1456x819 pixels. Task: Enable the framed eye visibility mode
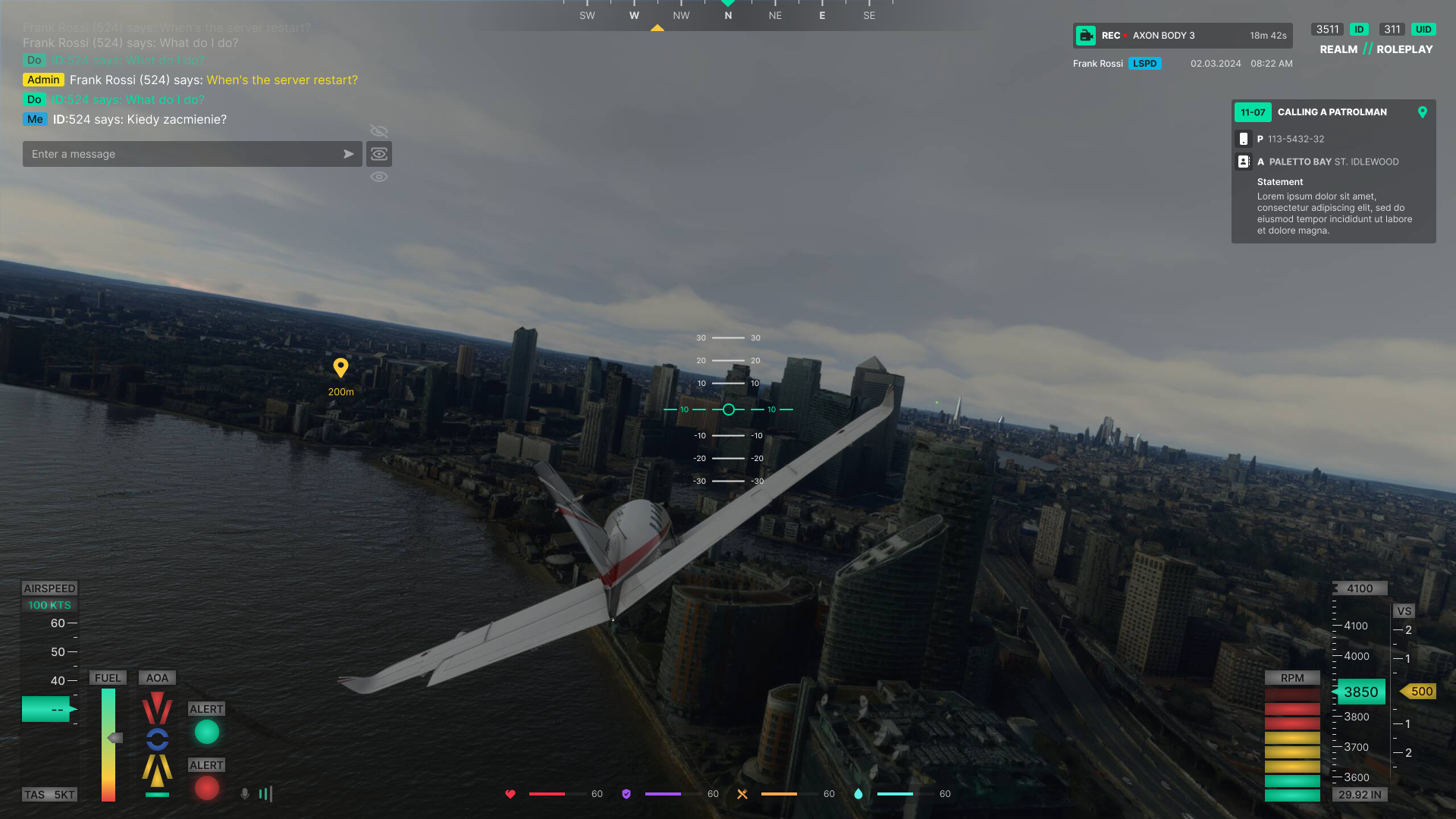pos(379,154)
